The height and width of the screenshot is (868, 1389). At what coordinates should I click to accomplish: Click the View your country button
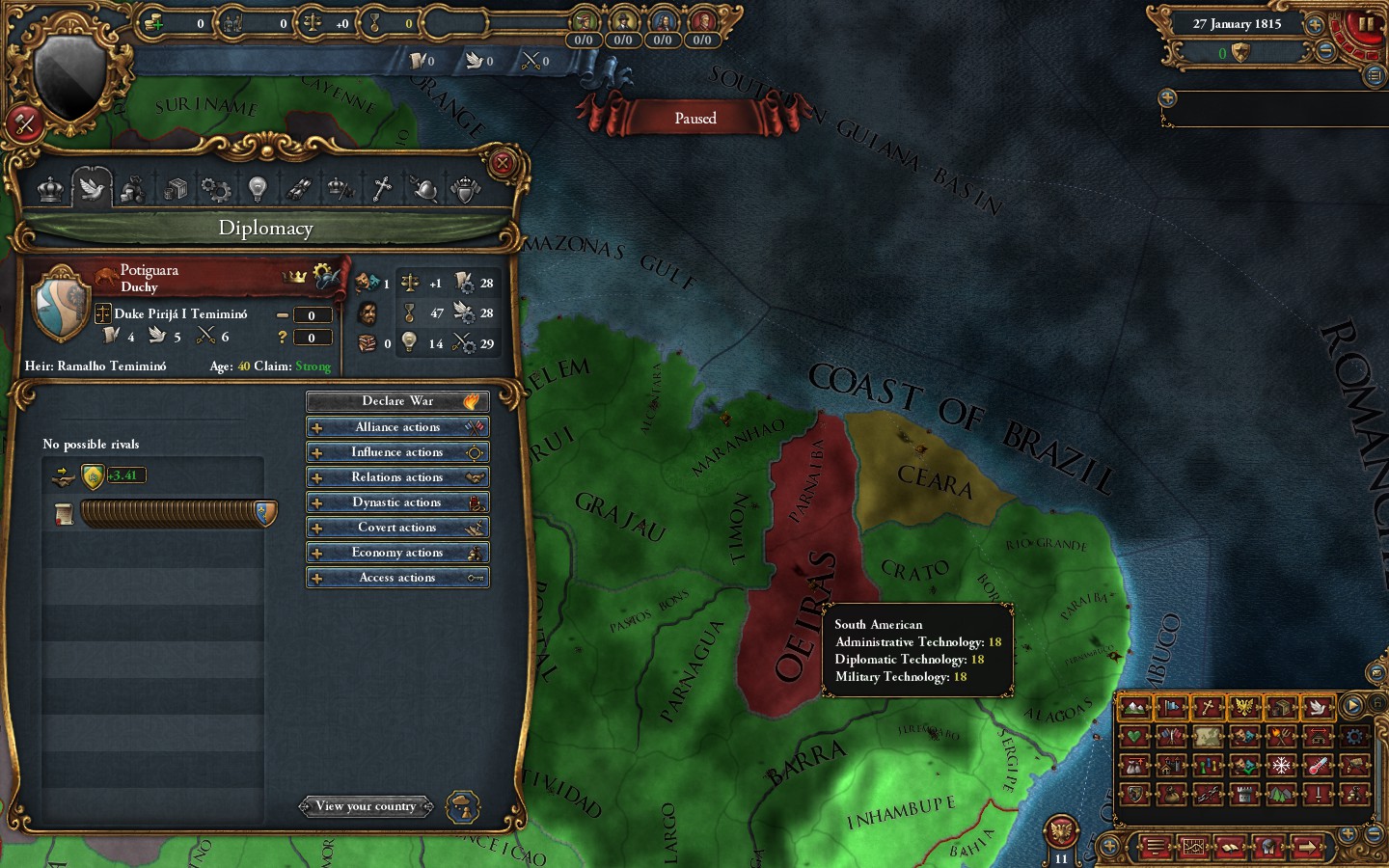pyautogui.click(x=367, y=806)
